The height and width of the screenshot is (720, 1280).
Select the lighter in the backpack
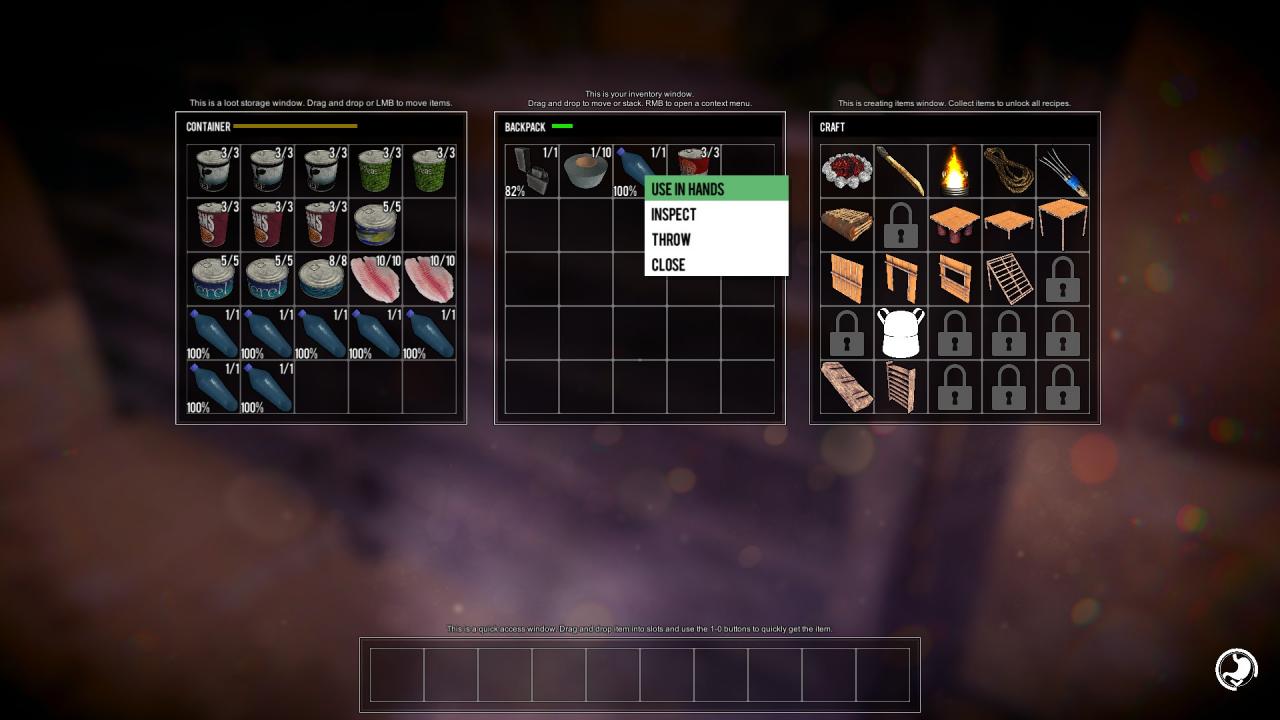(x=531, y=171)
